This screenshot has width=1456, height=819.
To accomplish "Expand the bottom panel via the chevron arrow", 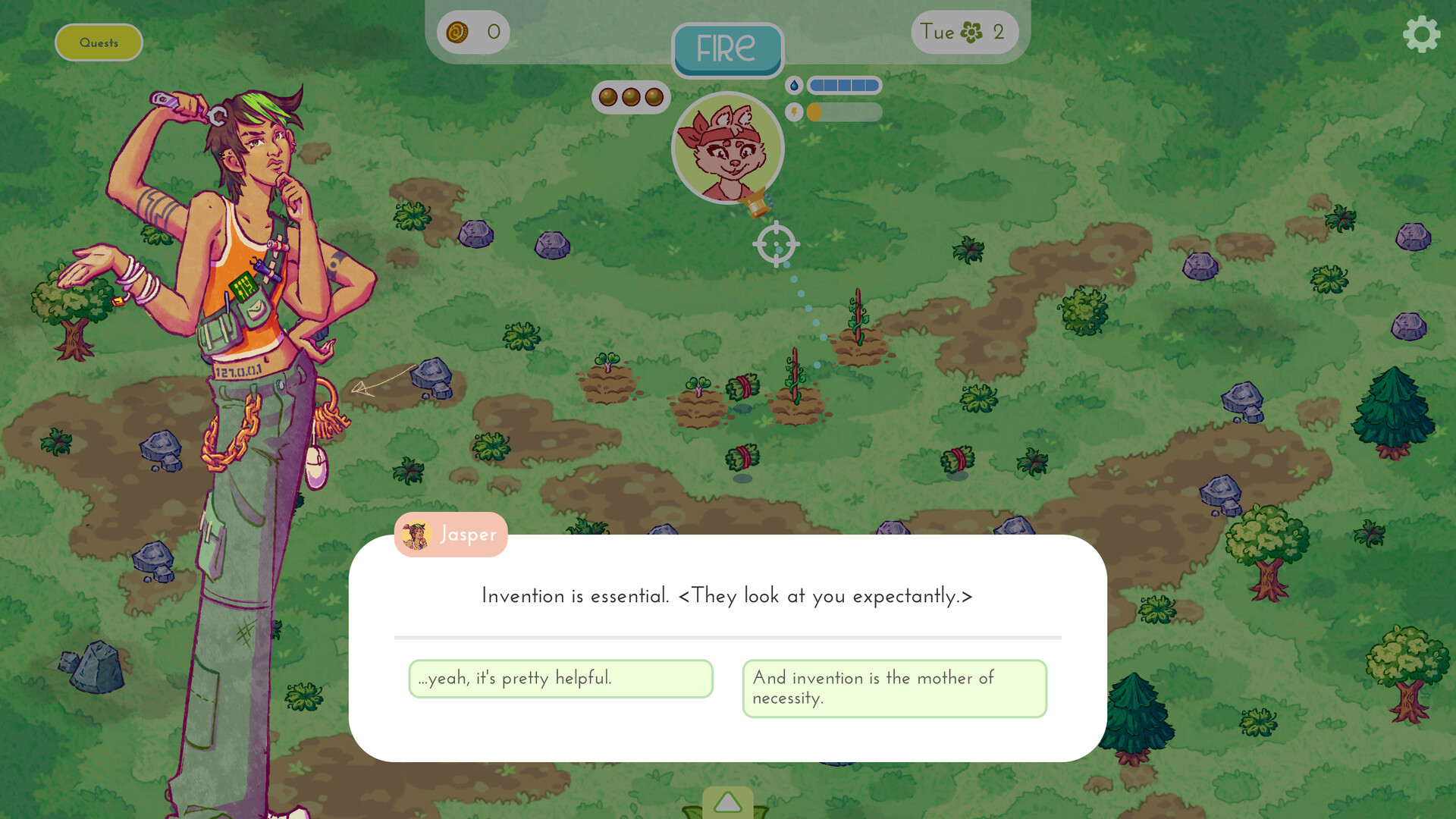I will [x=727, y=802].
